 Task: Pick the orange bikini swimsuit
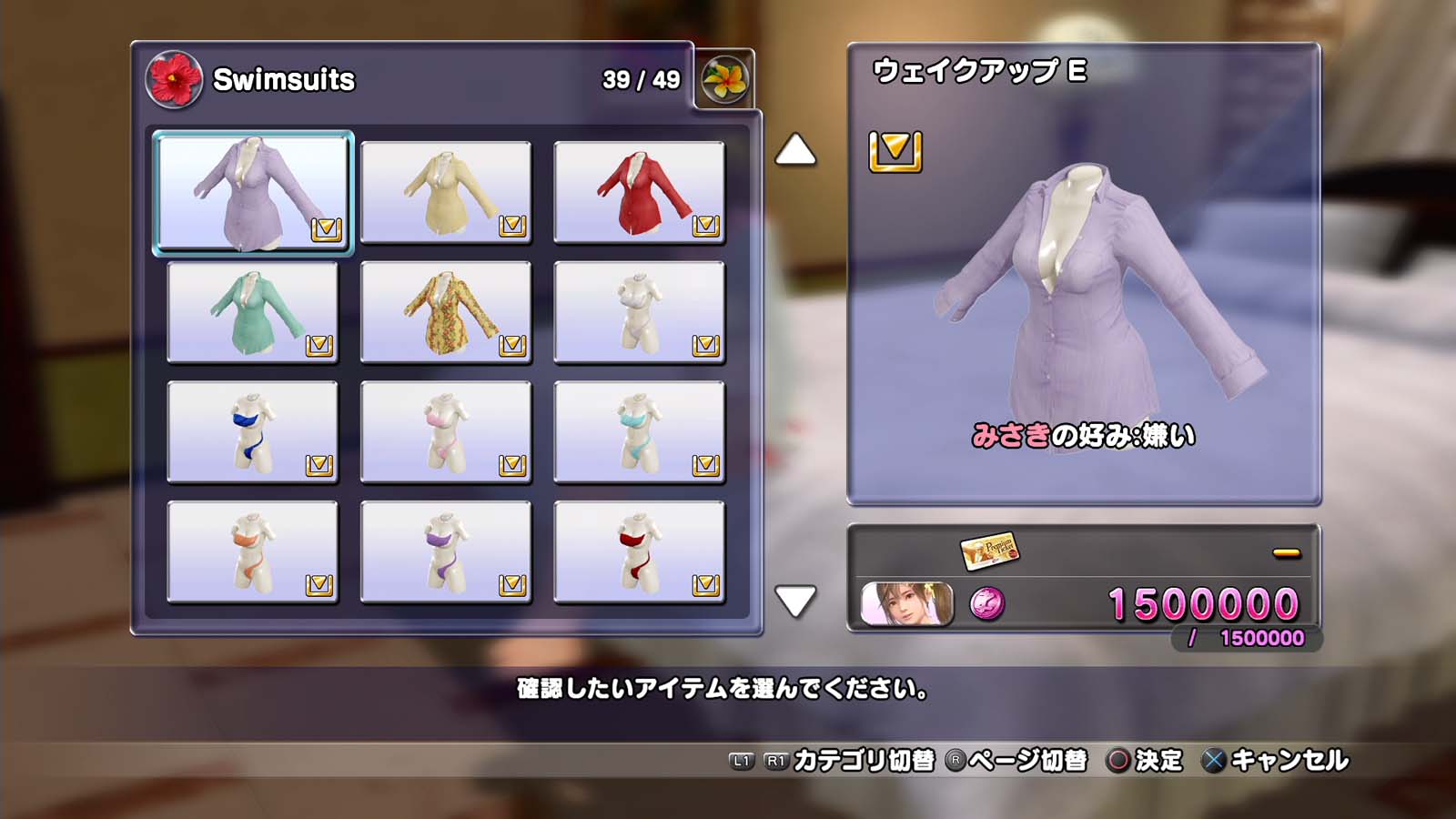pyautogui.click(x=252, y=552)
